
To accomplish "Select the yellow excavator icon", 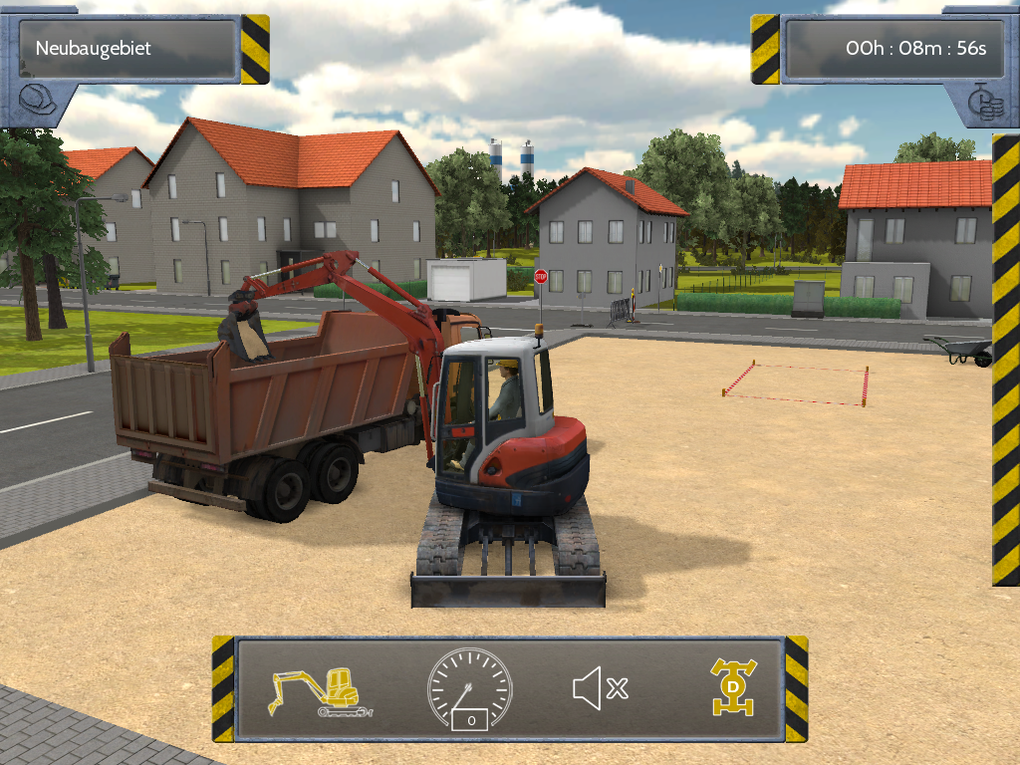I will pyautogui.click(x=318, y=690).
